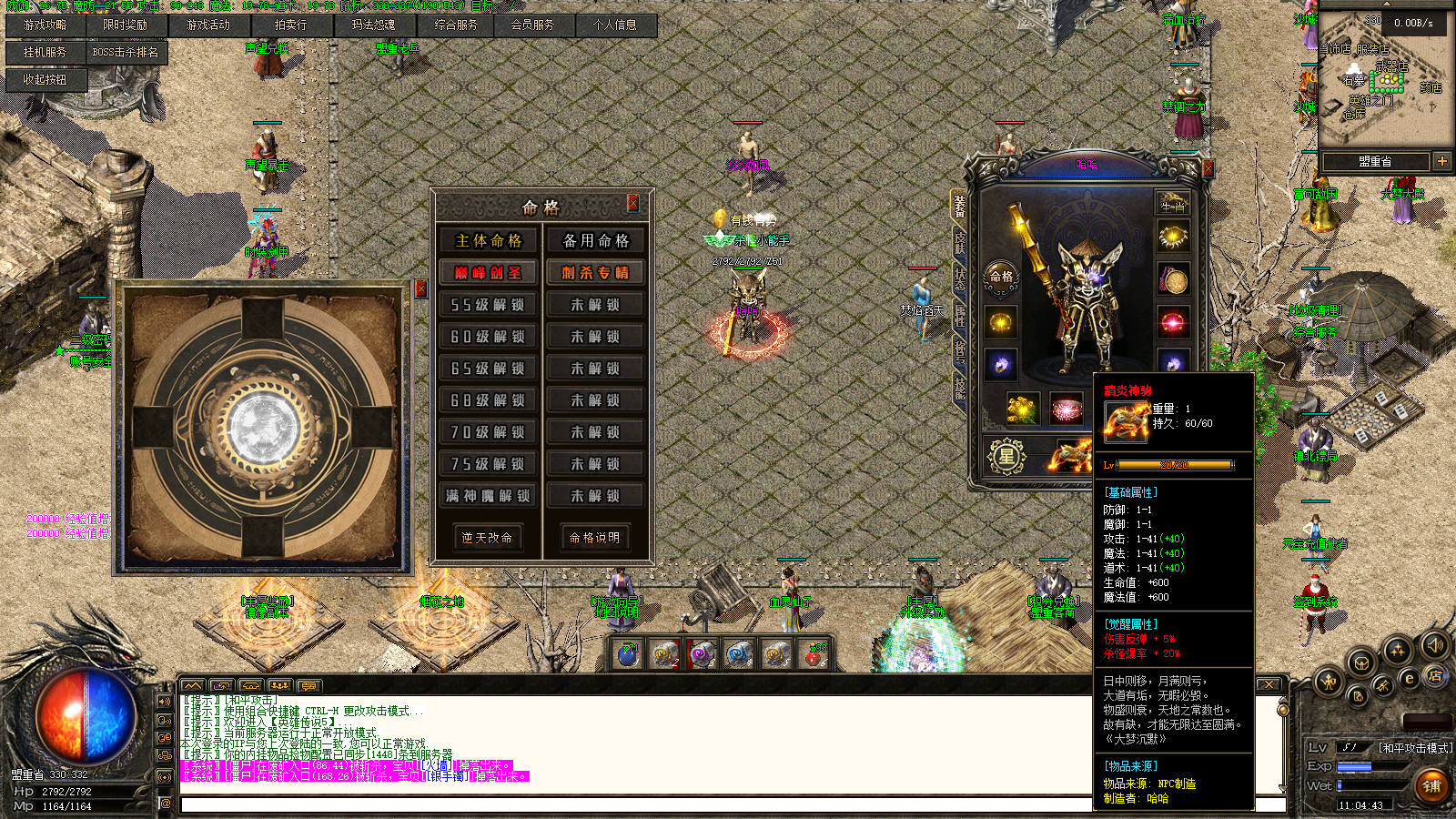
Task: Switch to the 属性 attributes tab
Action: click(x=959, y=315)
